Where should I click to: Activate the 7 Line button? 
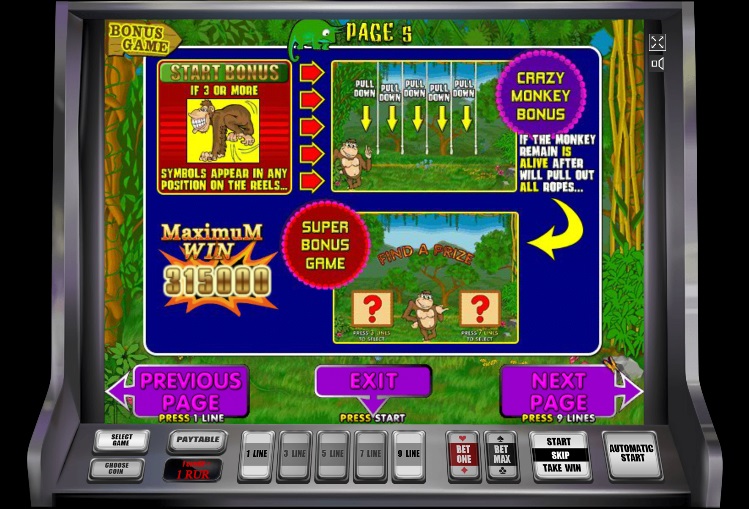point(371,455)
